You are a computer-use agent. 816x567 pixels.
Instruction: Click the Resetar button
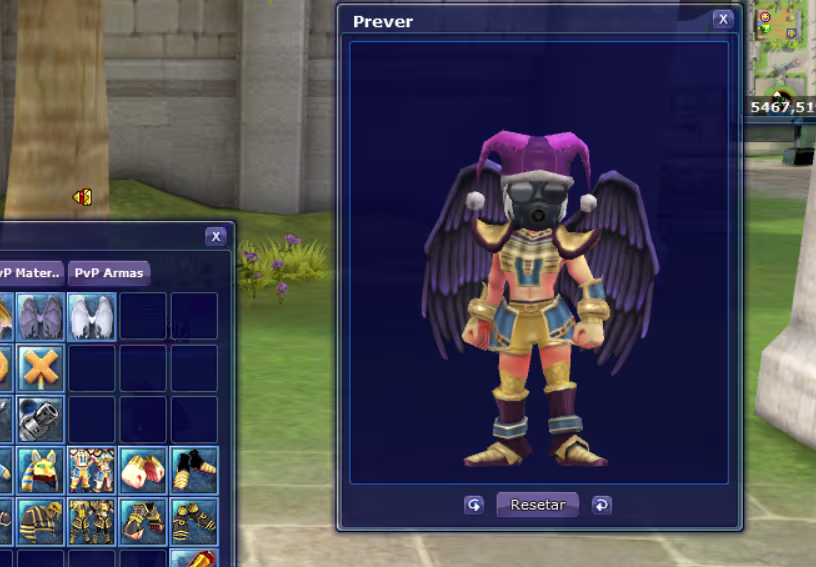(x=537, y=505)
